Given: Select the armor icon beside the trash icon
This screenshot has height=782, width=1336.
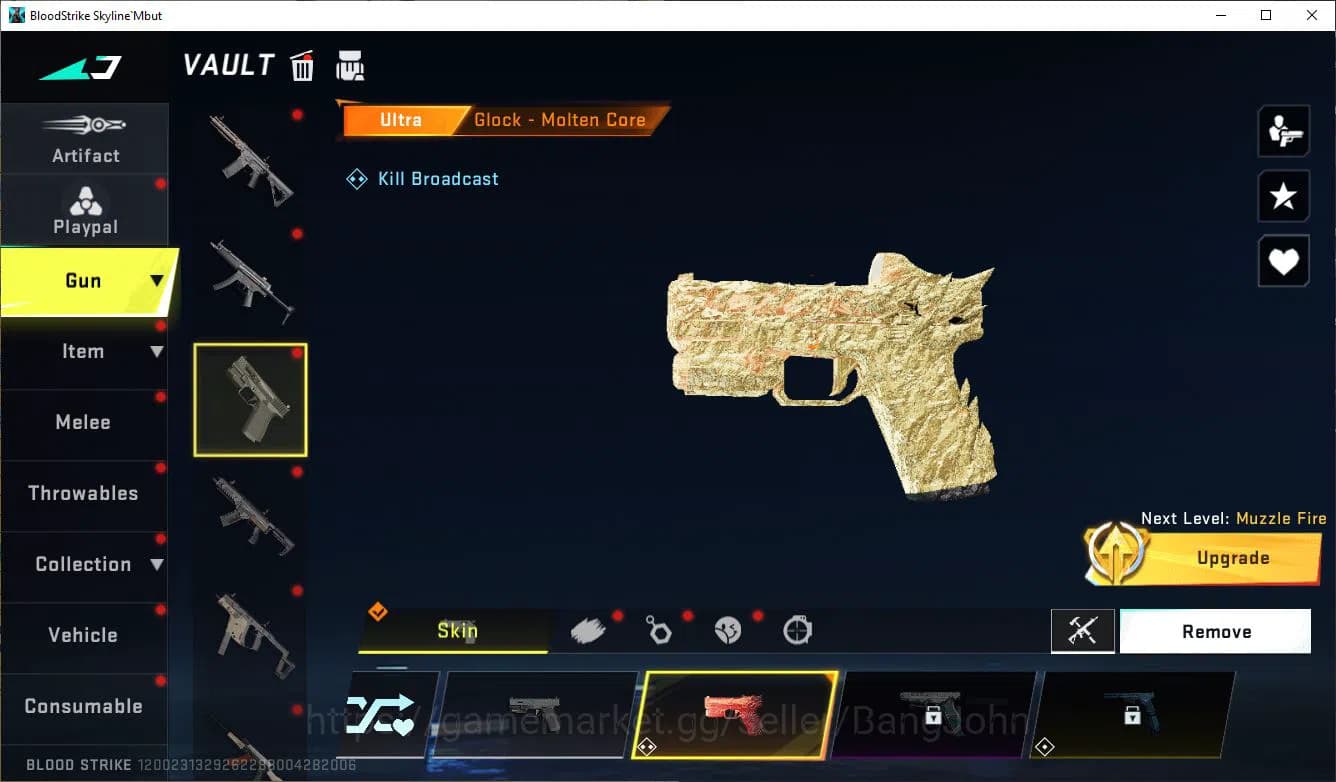Looking at the screenshot, I should click(x=350, y=65).
